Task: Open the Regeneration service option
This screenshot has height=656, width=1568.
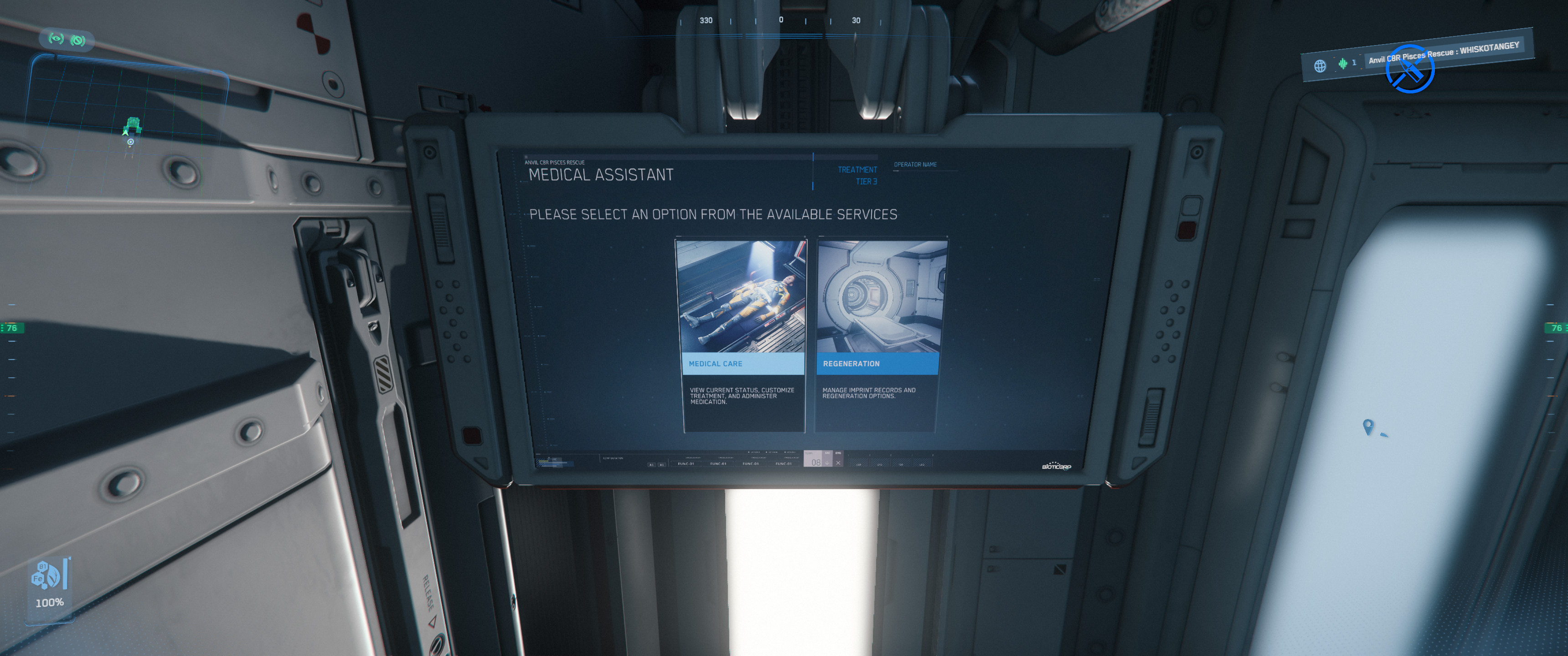Action: click(x=878, y=335)
